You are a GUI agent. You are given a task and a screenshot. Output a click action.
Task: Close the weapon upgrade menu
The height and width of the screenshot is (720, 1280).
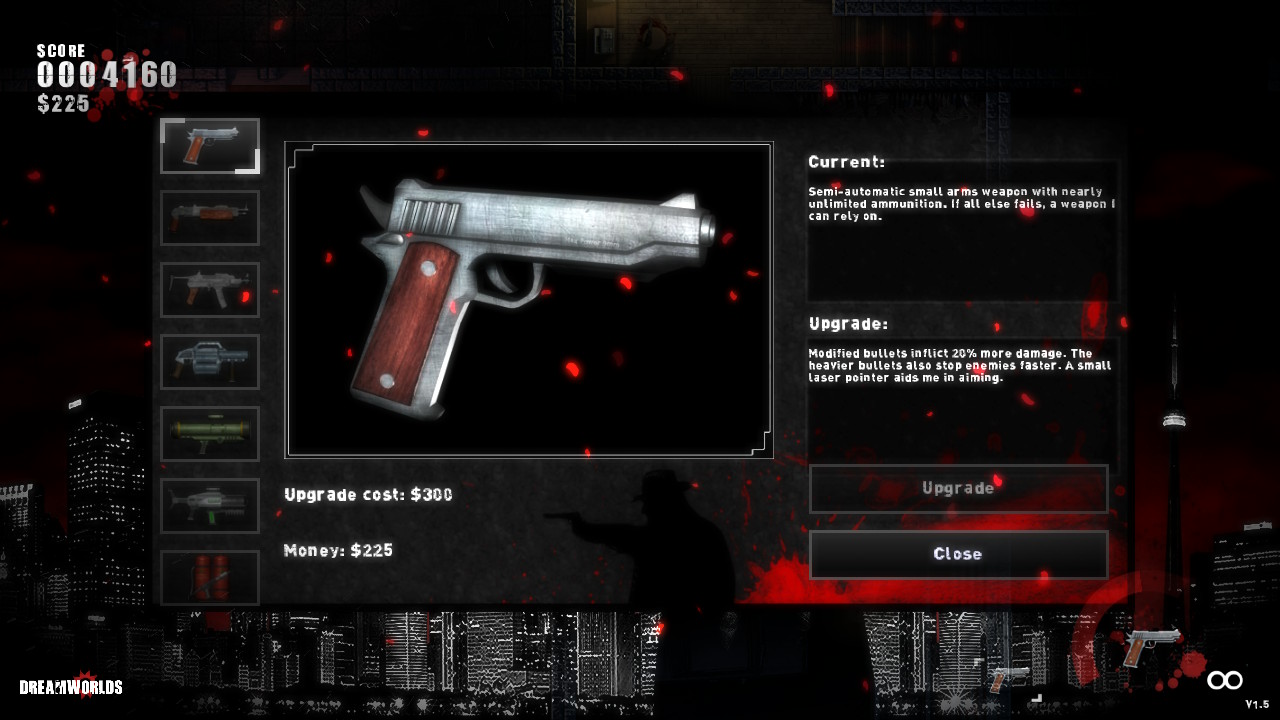958,555
